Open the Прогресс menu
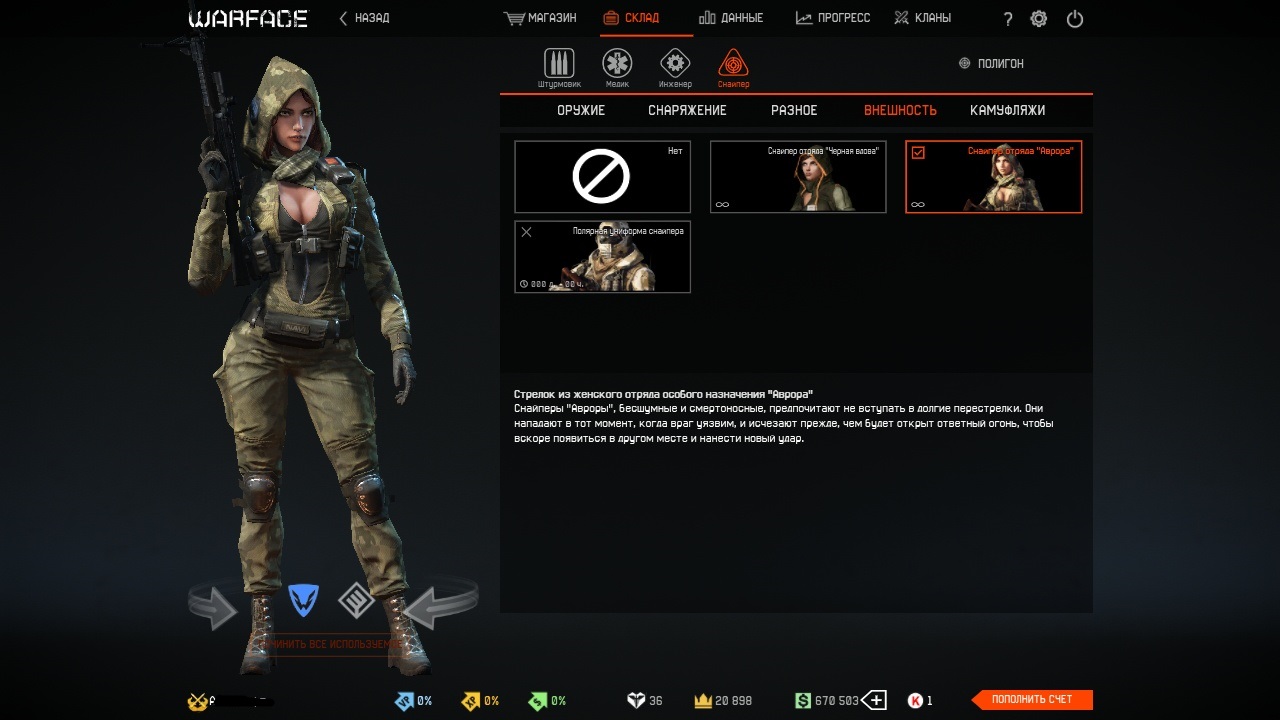The image size is (1280, 720). coord(833,18)
